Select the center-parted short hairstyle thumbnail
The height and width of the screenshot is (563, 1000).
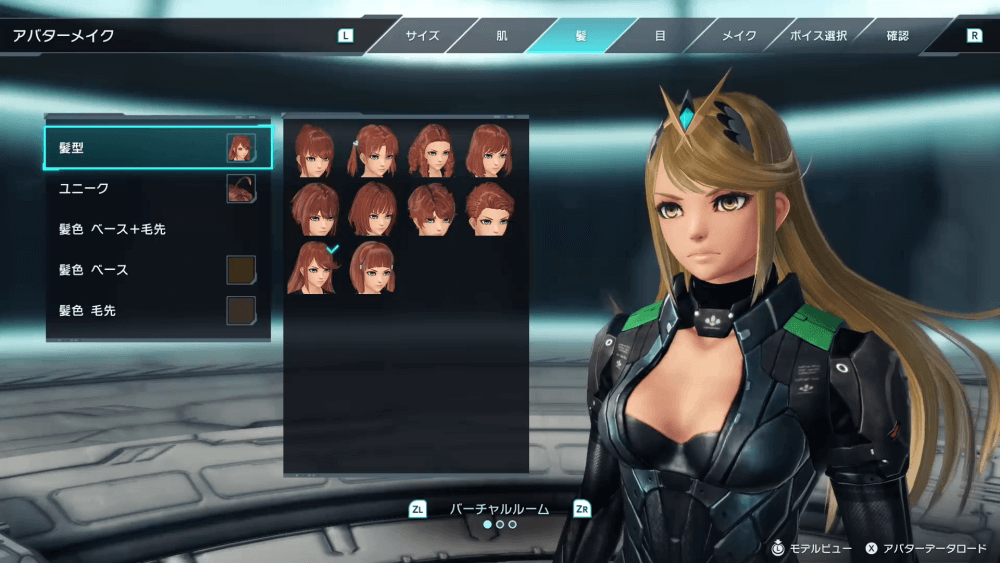tap(431, 209)
